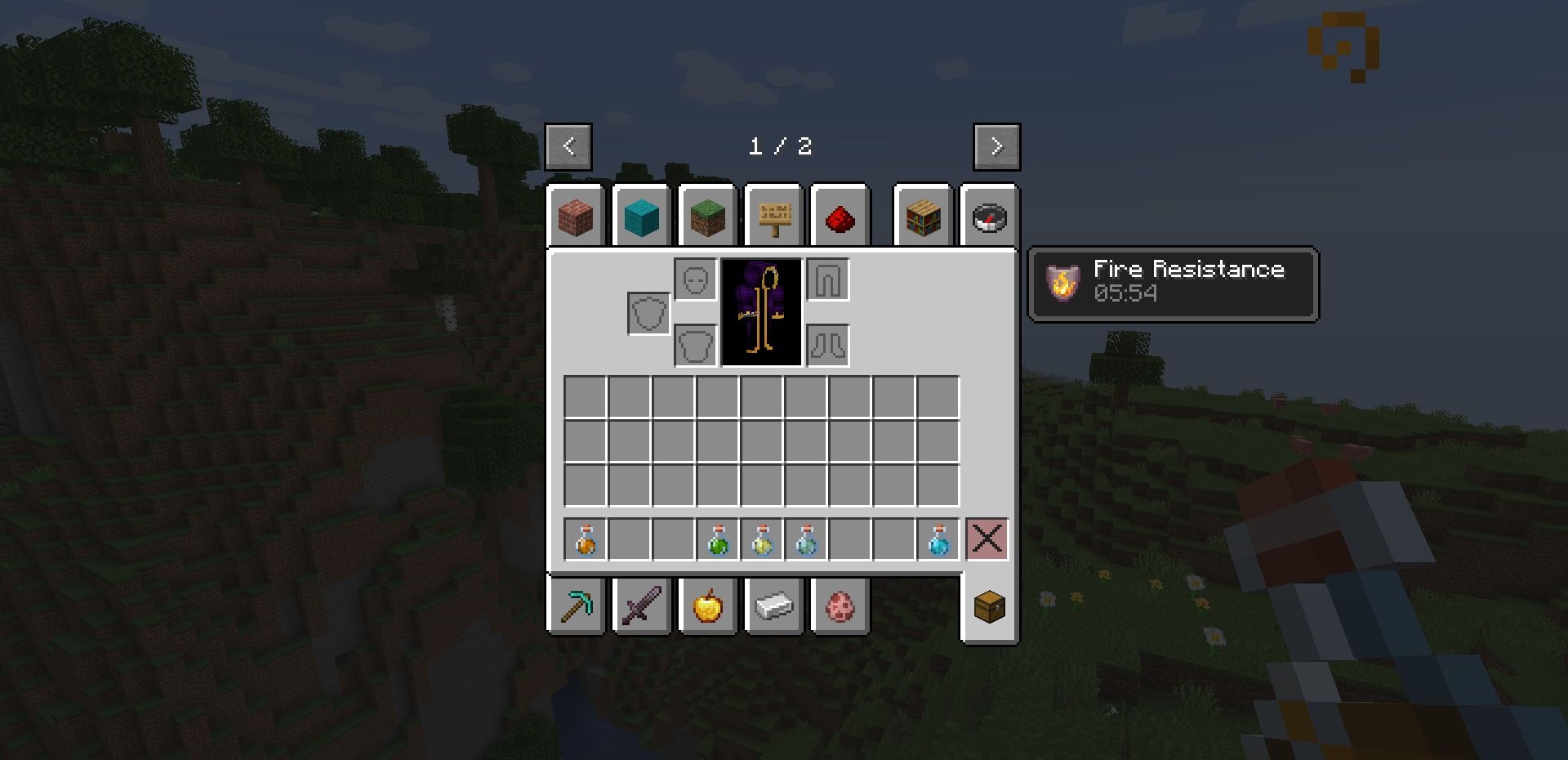
Task: Open the golden apple food tab
Action: tap(707, 606)
